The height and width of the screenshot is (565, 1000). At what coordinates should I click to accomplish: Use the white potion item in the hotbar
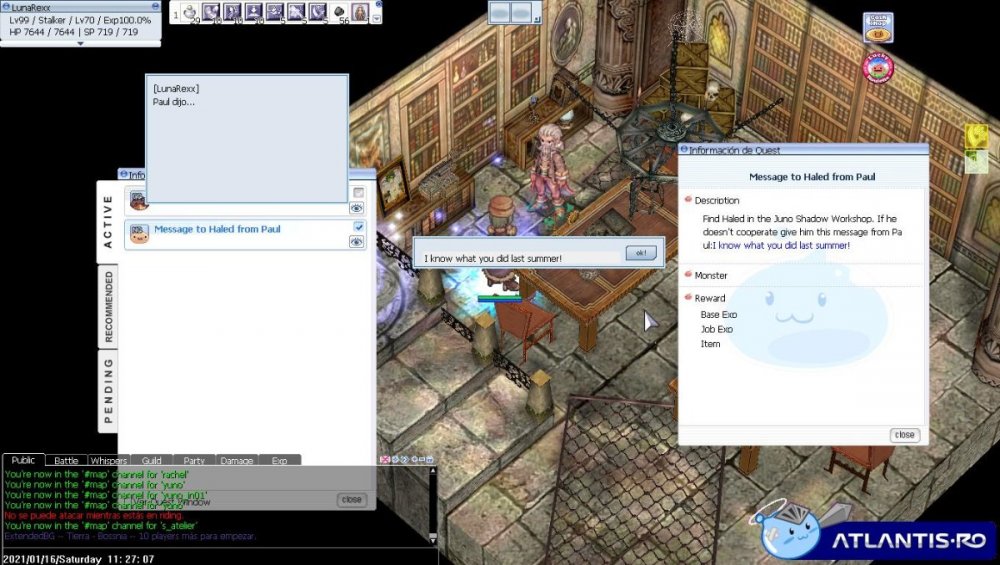[190, 12]
